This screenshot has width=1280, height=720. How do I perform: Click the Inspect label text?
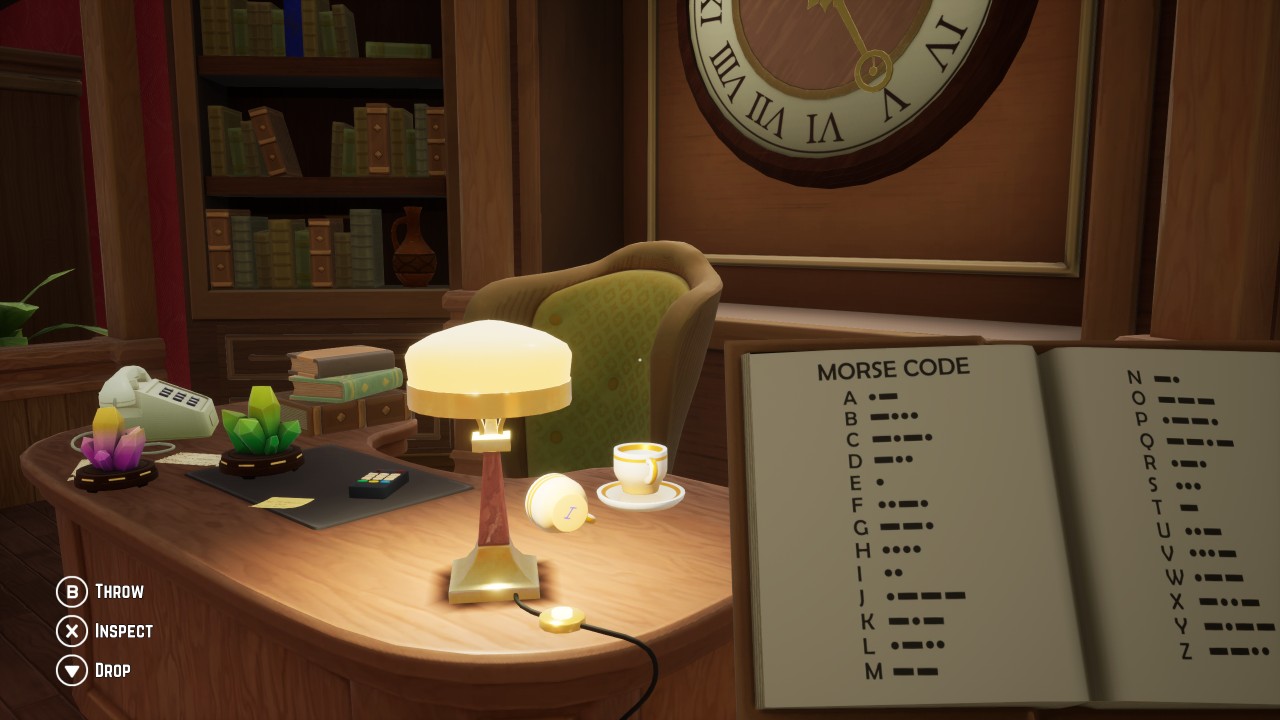(124, 631)
